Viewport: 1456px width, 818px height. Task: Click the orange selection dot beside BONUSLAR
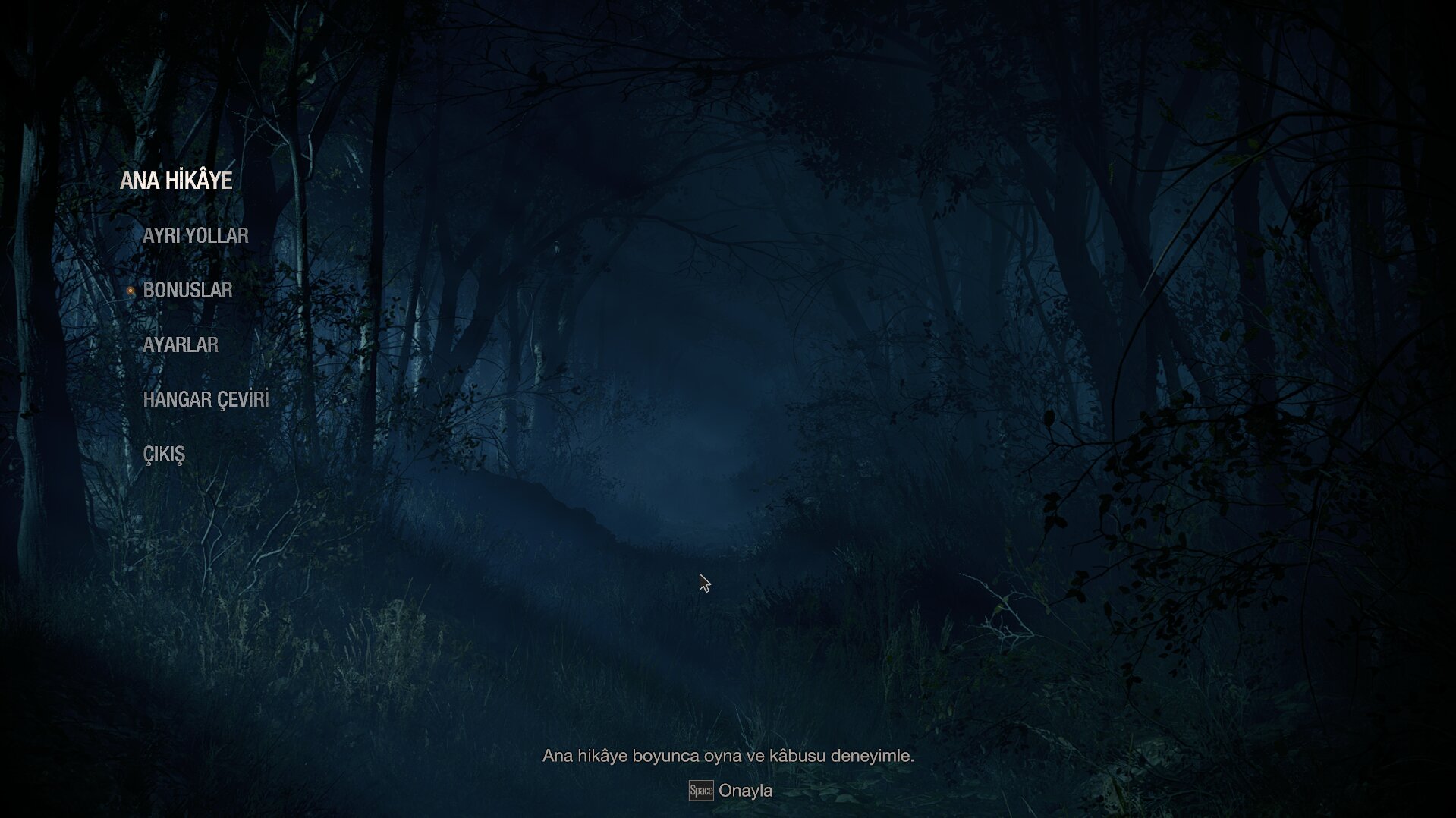[132, 291]
